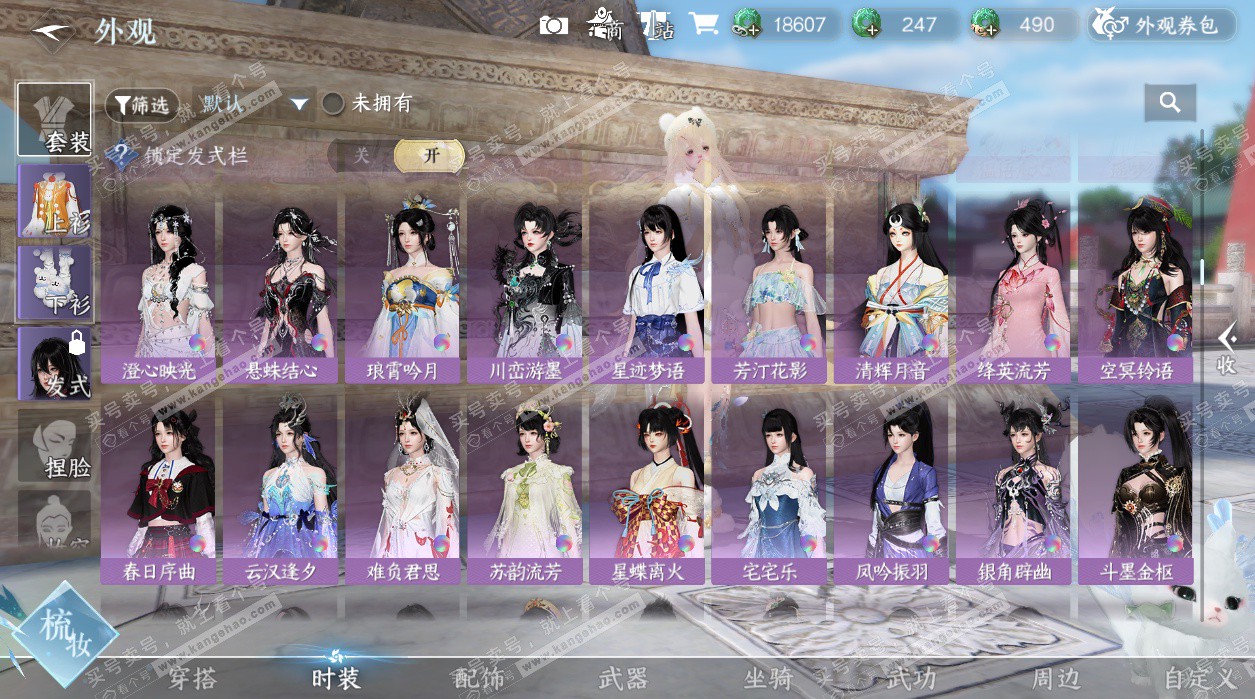Pick the 星蝶离火 outfit
The width and height of the screenshot is (1255, 699).
[647, 492]
